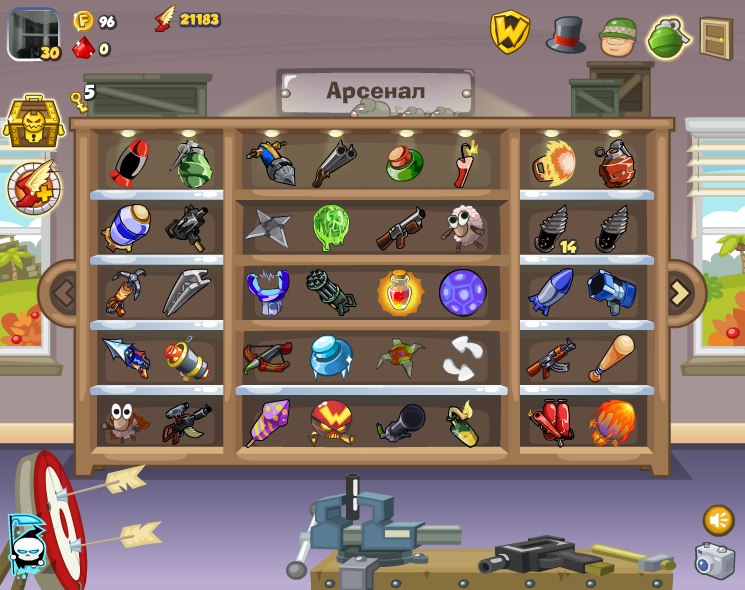Open the golden treasure chest
Viewport: 745px width, 590px height.
33,121
